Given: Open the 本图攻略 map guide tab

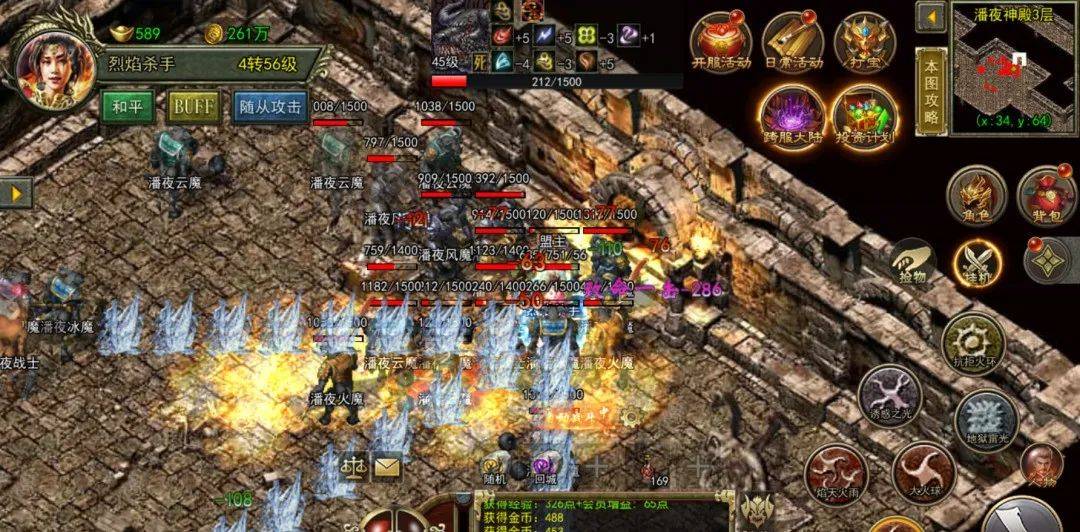Looking at the screenshot, I should point(931,88).
